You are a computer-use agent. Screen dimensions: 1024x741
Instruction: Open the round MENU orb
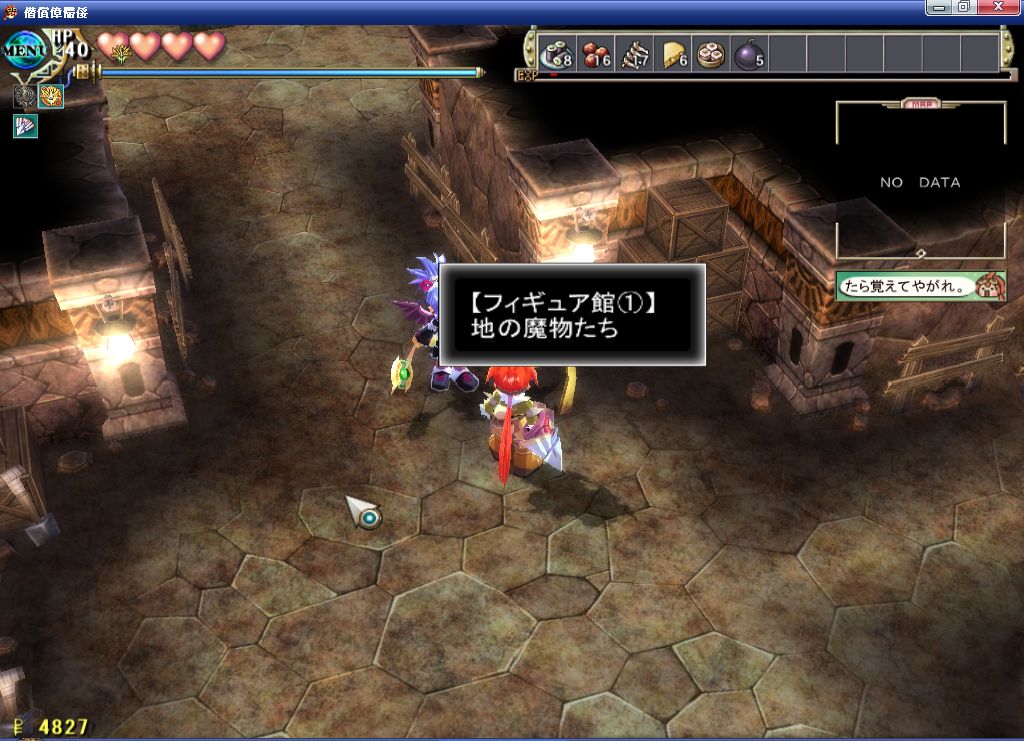(x=24, y=50)
